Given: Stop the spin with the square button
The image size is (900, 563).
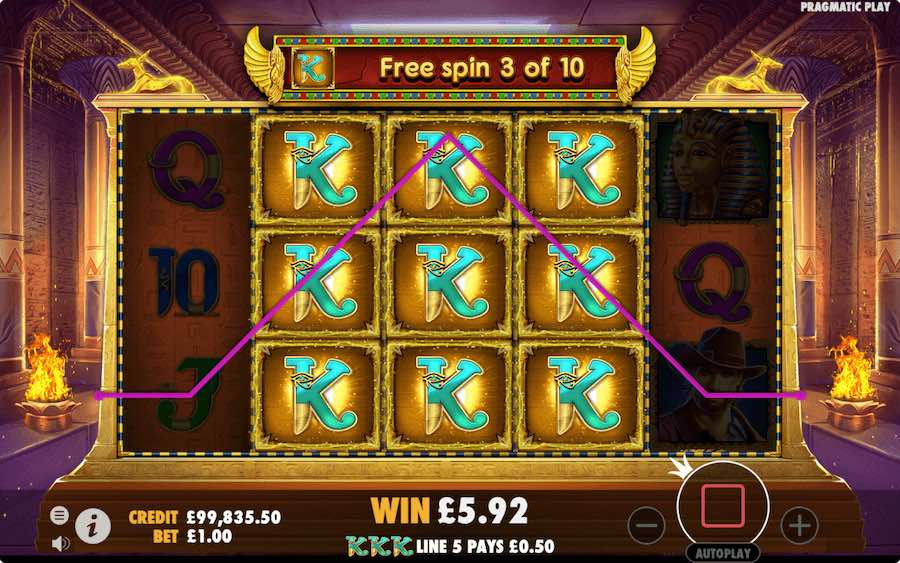Looking at the screenshot, I should 723,506.
